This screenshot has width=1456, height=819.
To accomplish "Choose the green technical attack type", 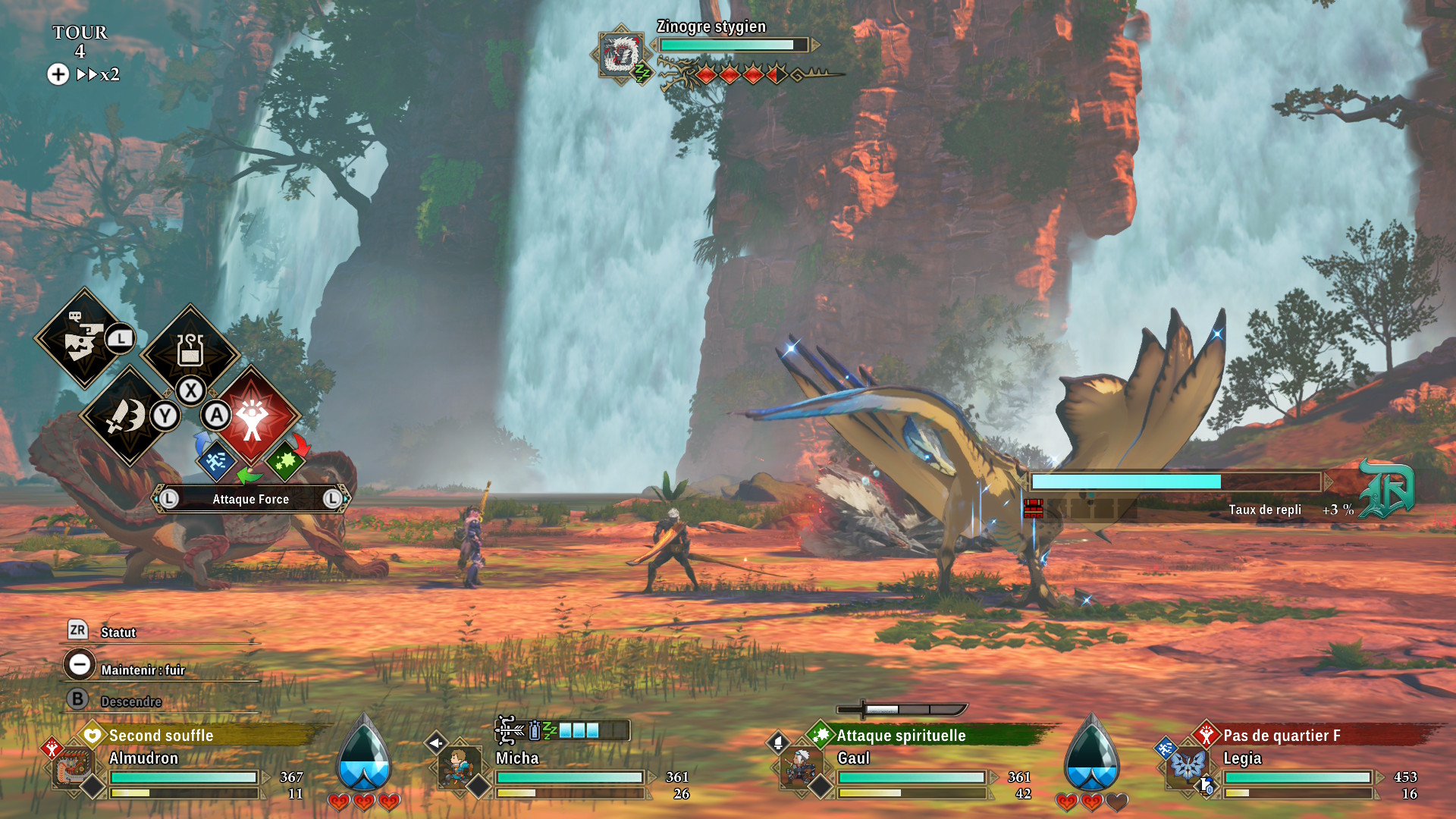I will pyautogui.click(x=285, y=460).
